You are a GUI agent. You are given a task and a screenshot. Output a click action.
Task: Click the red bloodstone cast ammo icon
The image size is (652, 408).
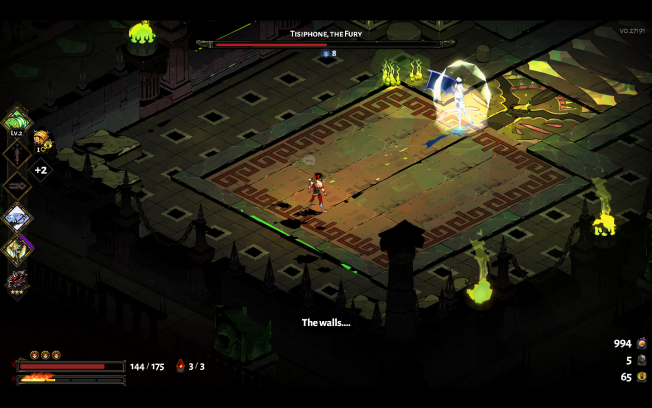coord(180,366)
